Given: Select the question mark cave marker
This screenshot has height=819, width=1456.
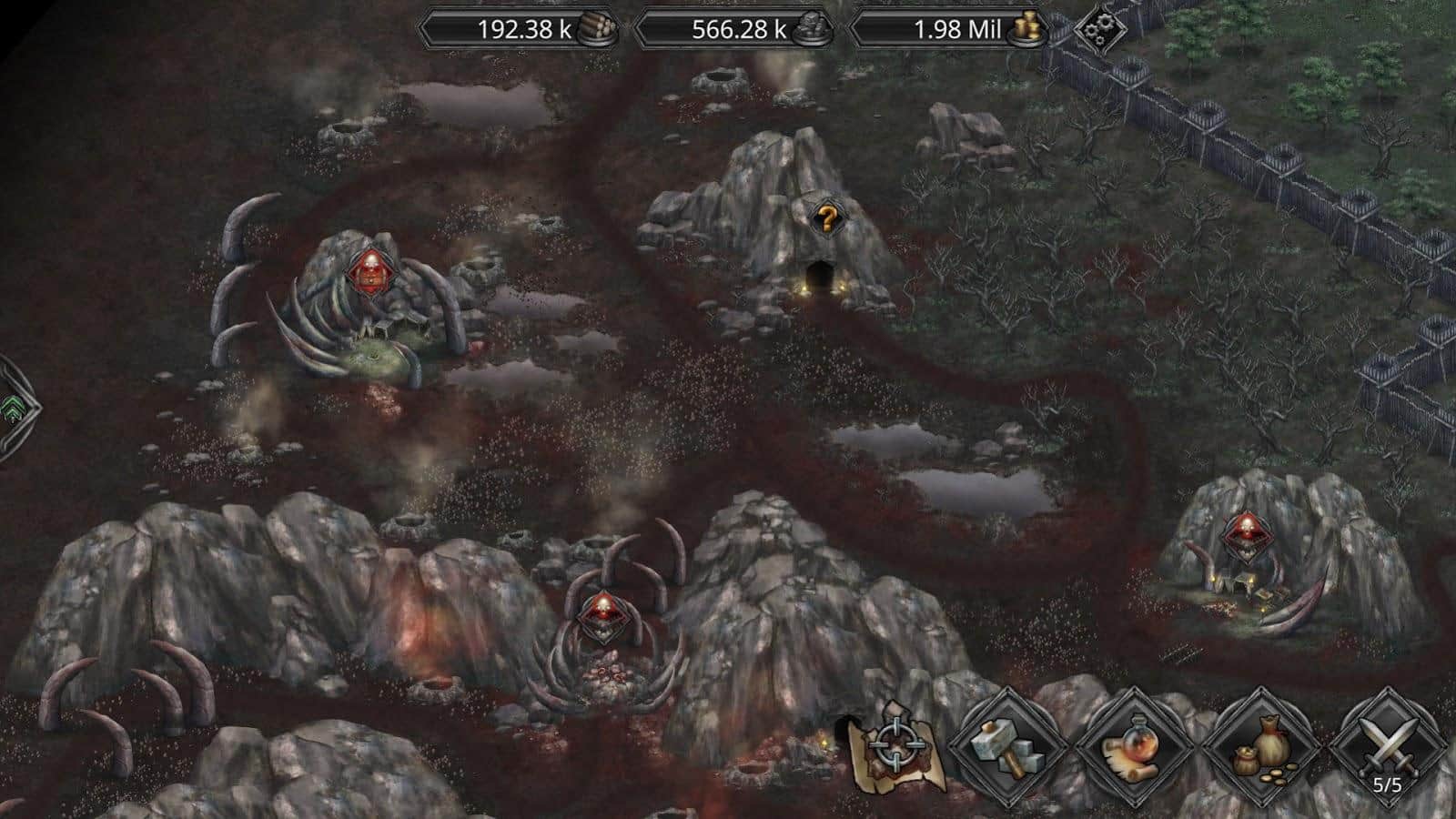Looking at the screenshot, I should [x=826, y=218].
